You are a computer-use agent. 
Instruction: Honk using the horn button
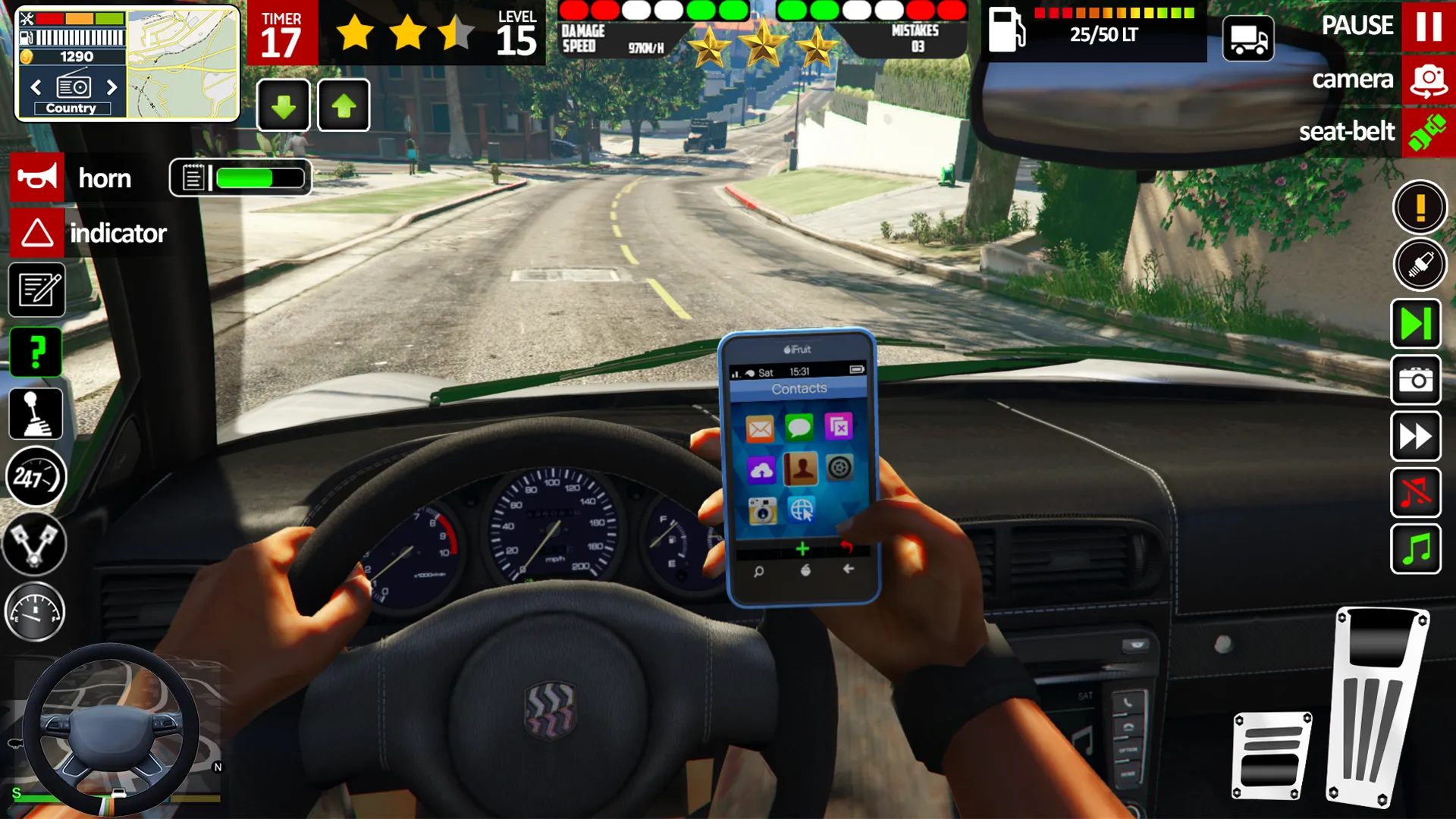[37, 177]
